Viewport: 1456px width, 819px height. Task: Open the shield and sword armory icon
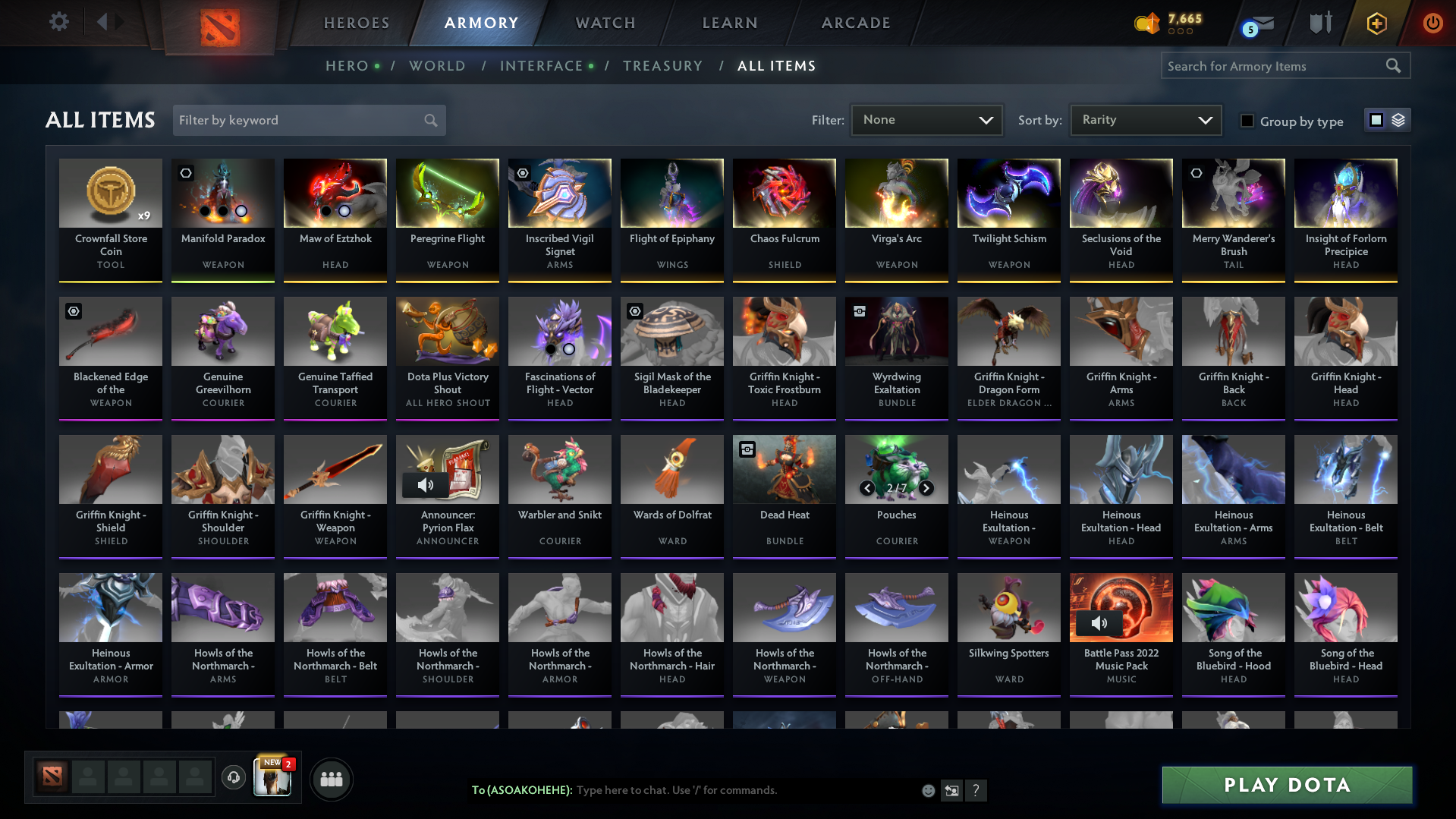pyautogui.click(x=1320, y=22)
